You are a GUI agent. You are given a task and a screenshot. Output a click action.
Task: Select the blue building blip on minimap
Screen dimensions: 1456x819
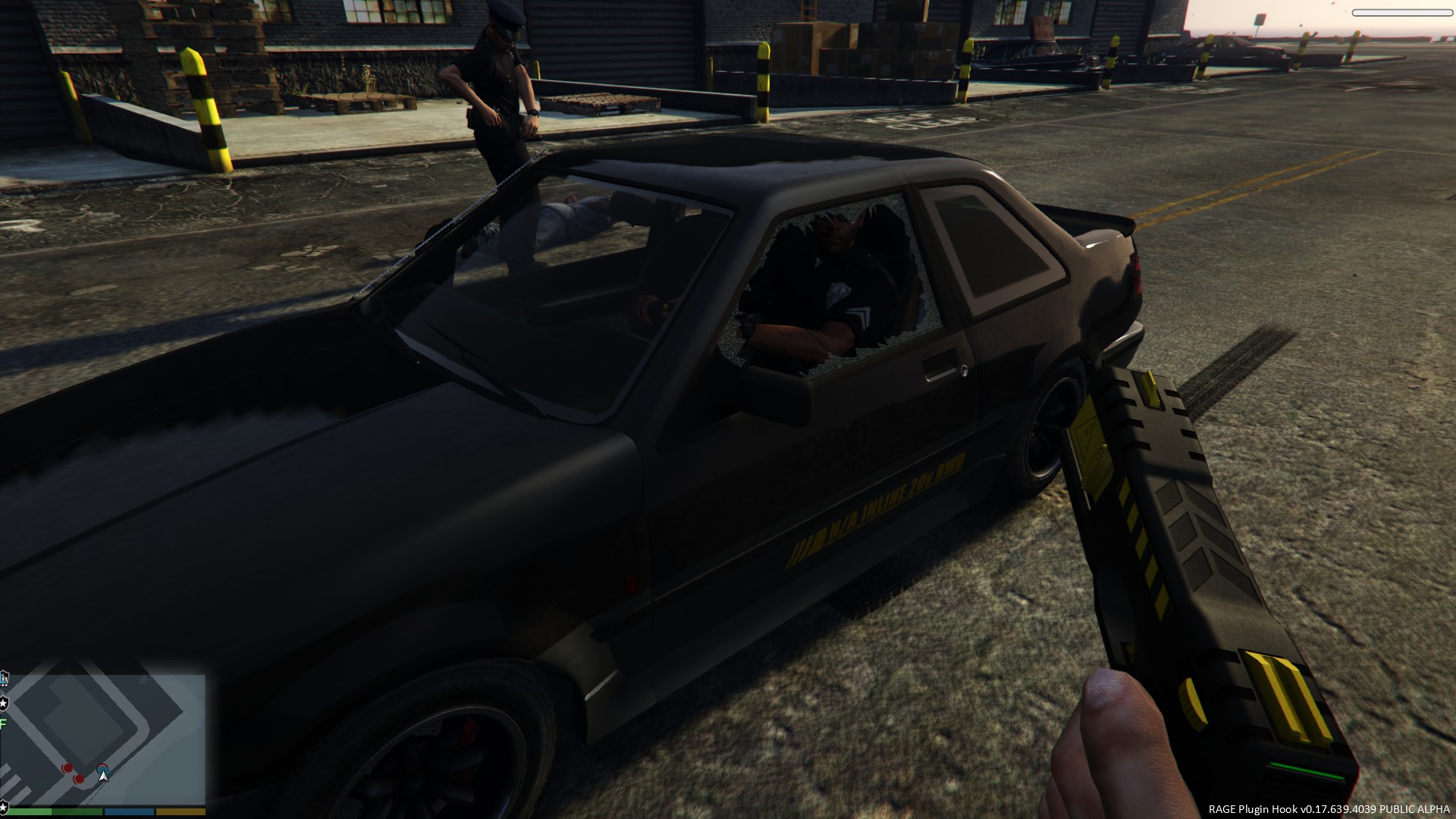point(5,677)
